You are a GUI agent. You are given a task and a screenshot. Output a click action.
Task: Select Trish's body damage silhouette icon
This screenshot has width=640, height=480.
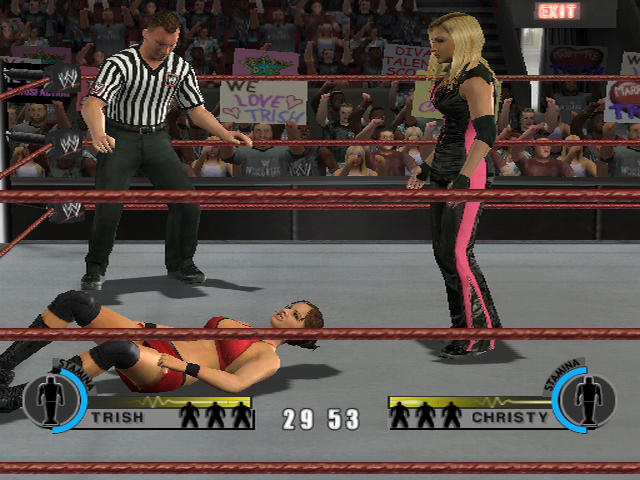(52, 400)
